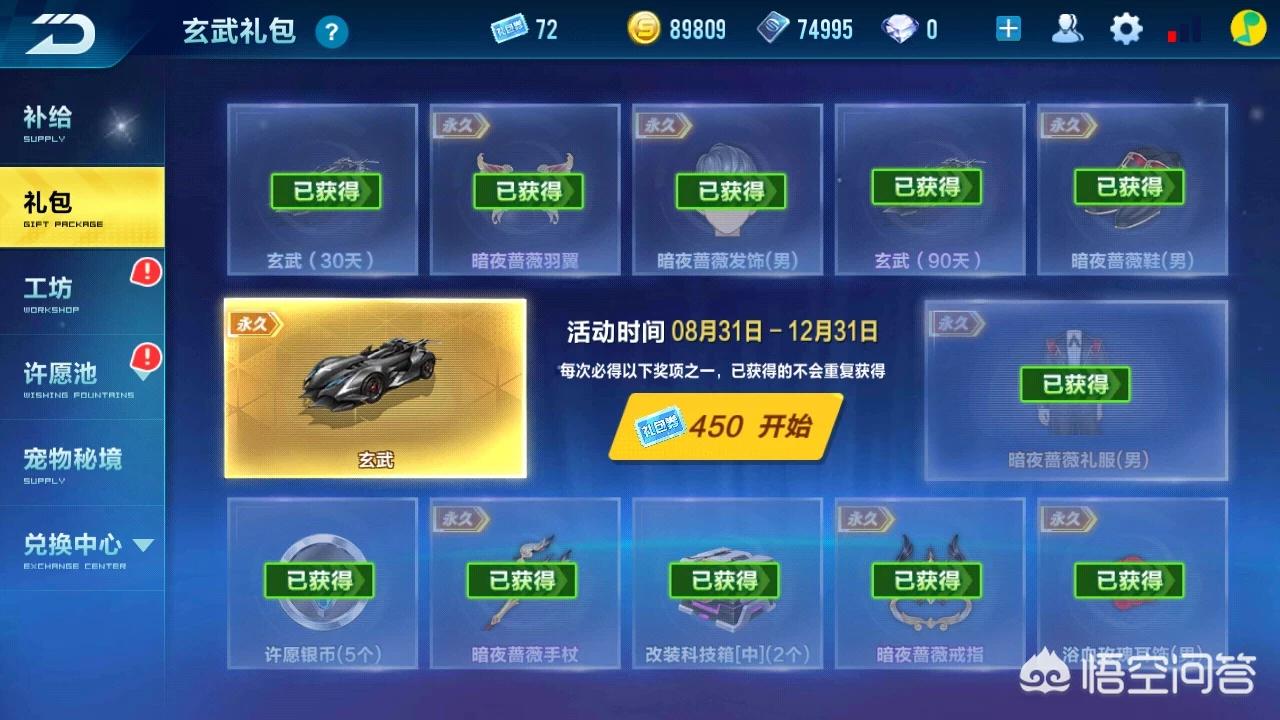Open the friends/social icon in top bar

(x=1067, y=28)
